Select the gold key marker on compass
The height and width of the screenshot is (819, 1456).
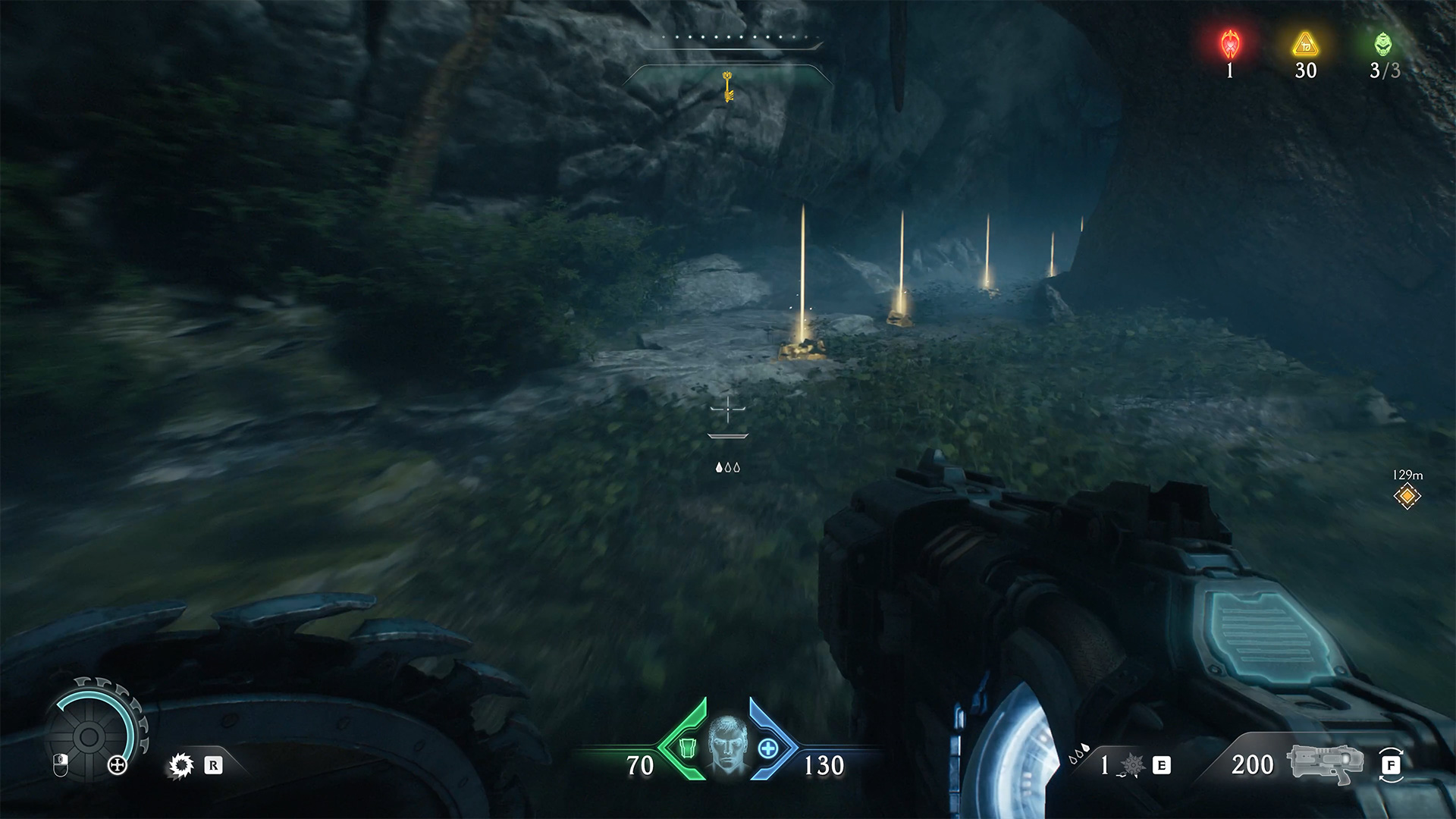coord(728,86)
